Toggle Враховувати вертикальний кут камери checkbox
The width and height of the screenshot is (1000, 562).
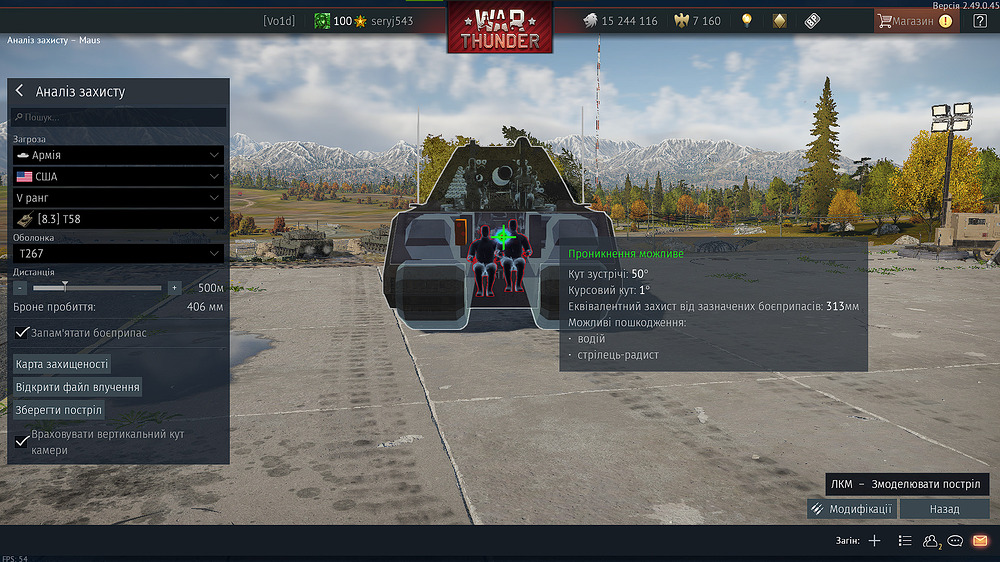click(23, 440)
